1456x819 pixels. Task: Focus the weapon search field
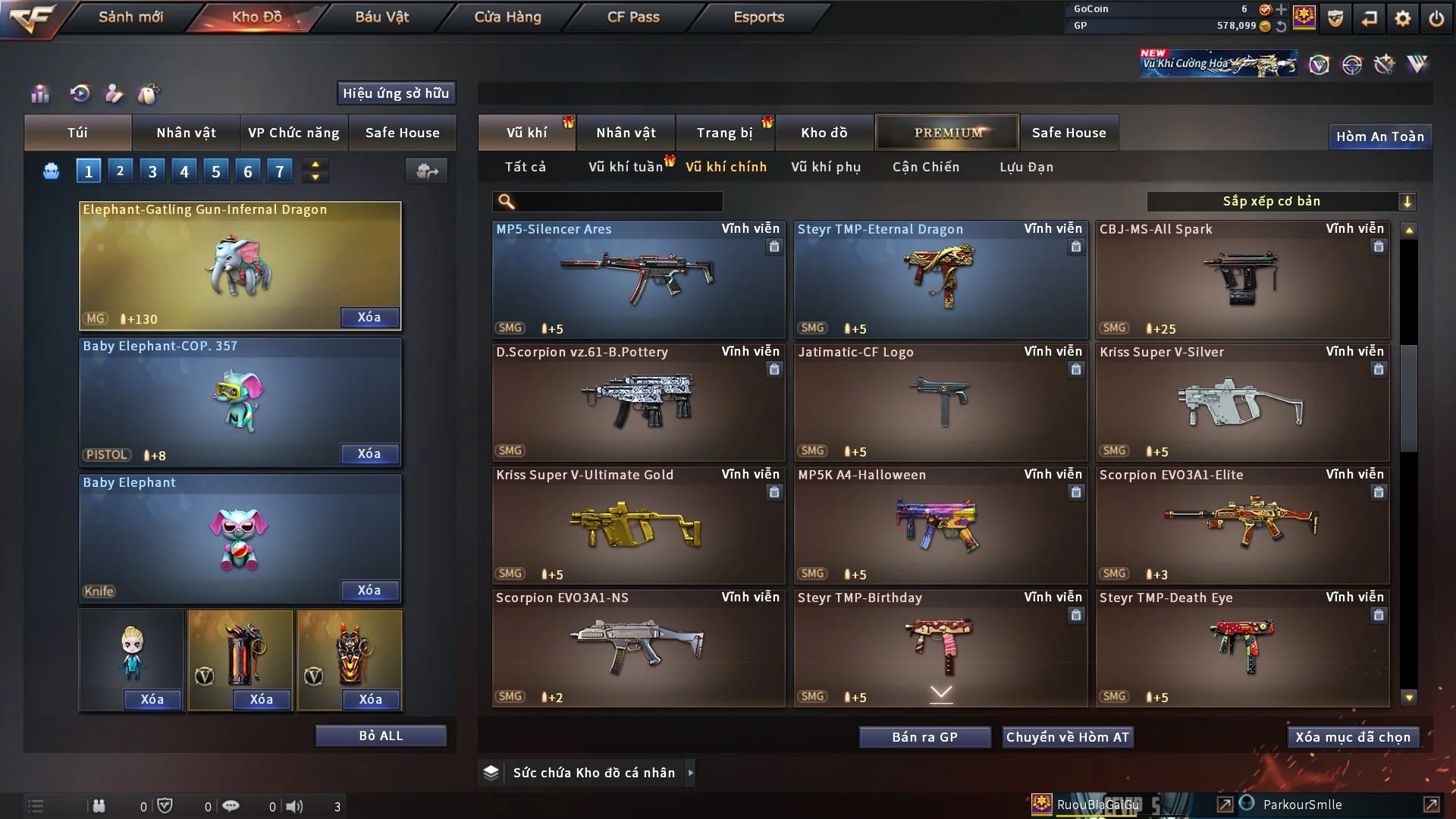[618, 202]
